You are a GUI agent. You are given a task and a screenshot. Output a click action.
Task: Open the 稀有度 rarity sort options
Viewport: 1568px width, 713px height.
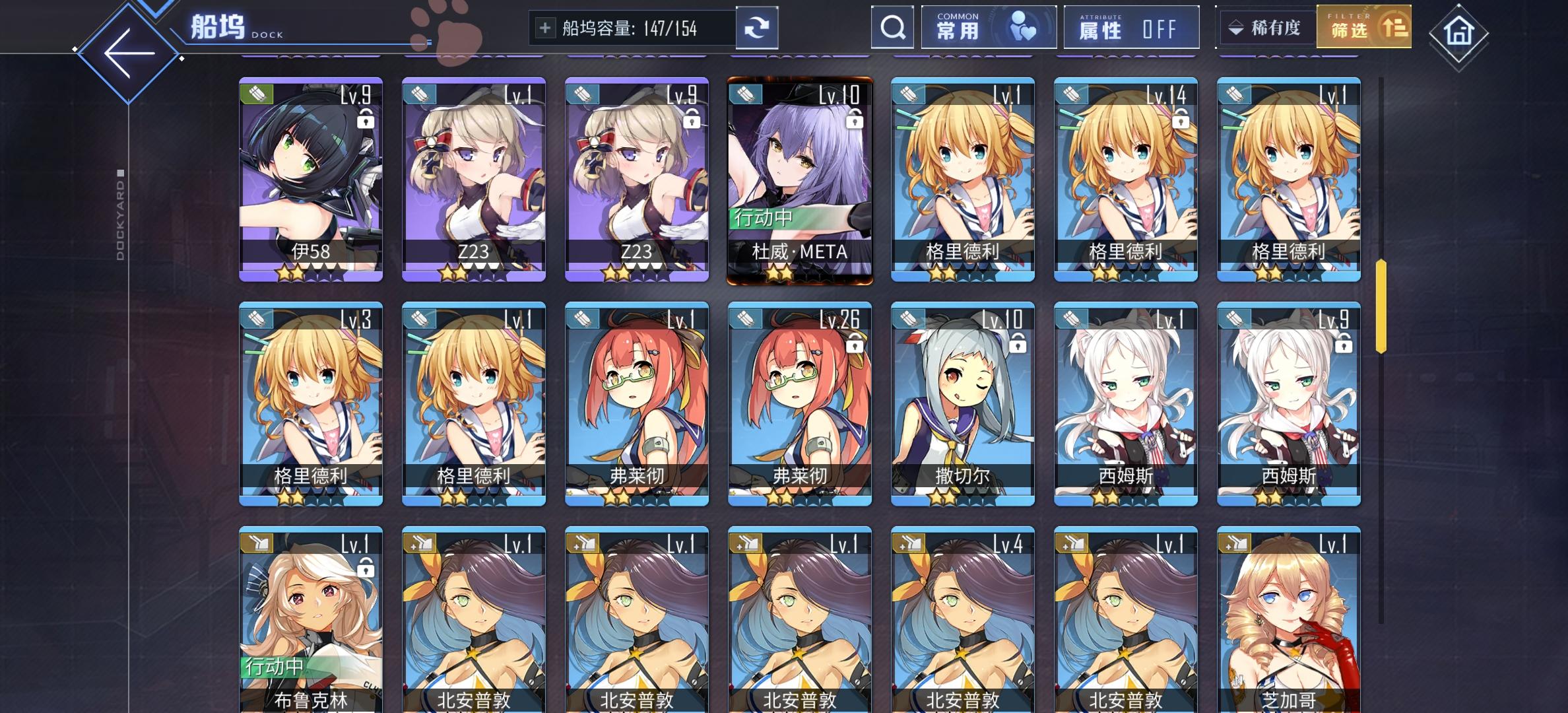click(1265, 27)
